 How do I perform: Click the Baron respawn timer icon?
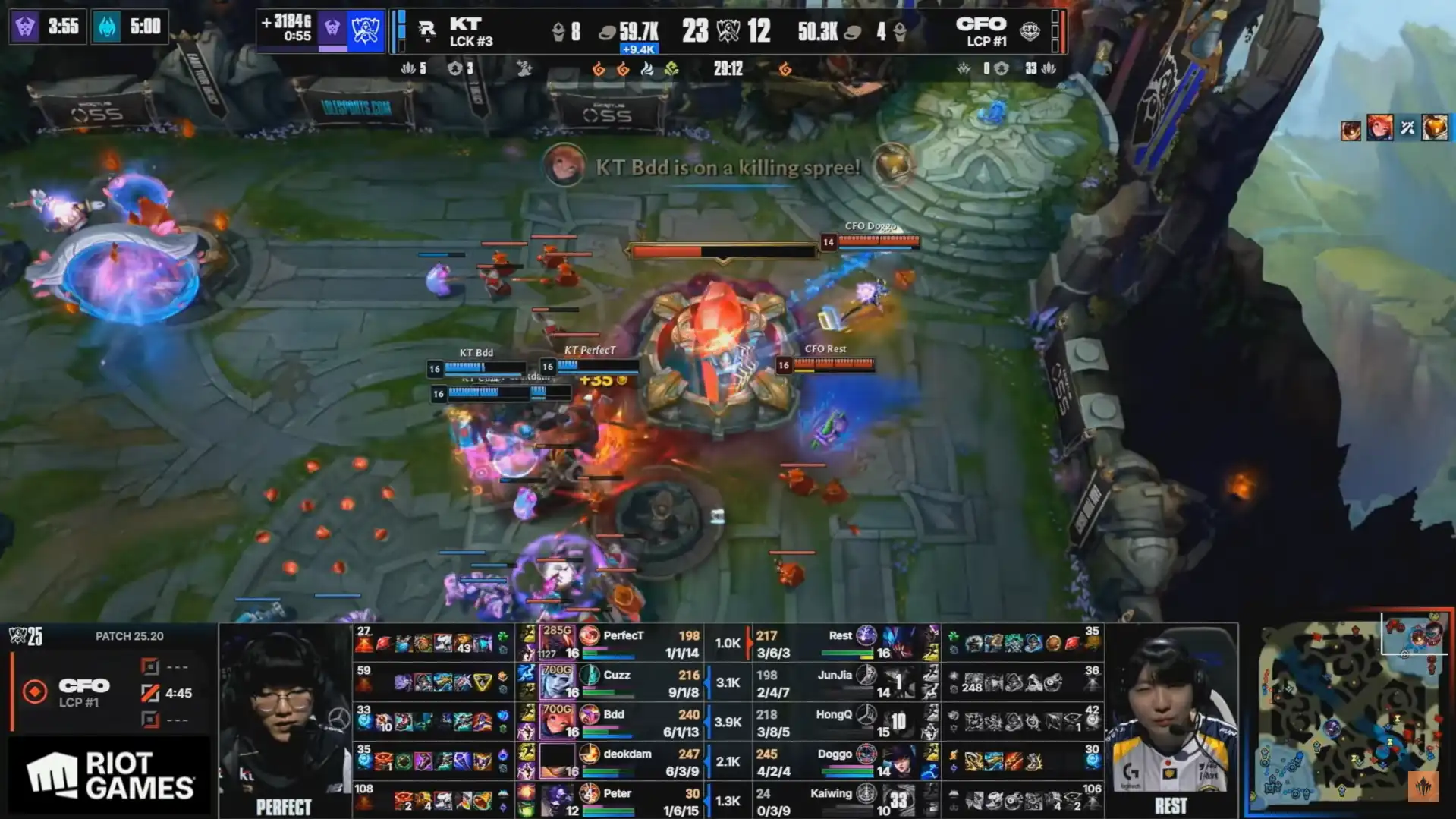click(25, 27)
